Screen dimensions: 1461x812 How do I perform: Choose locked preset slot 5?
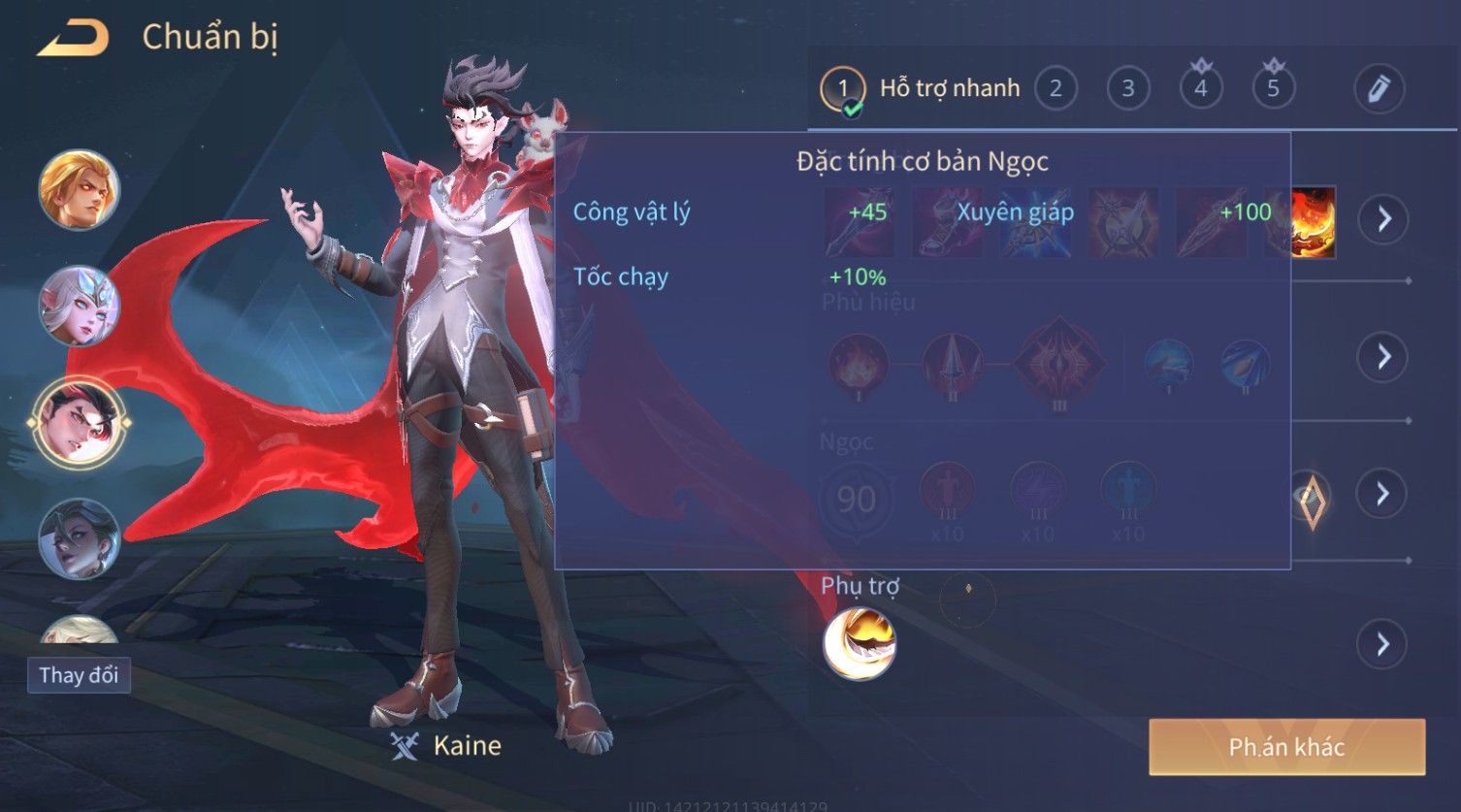(x=1273, y=89)
